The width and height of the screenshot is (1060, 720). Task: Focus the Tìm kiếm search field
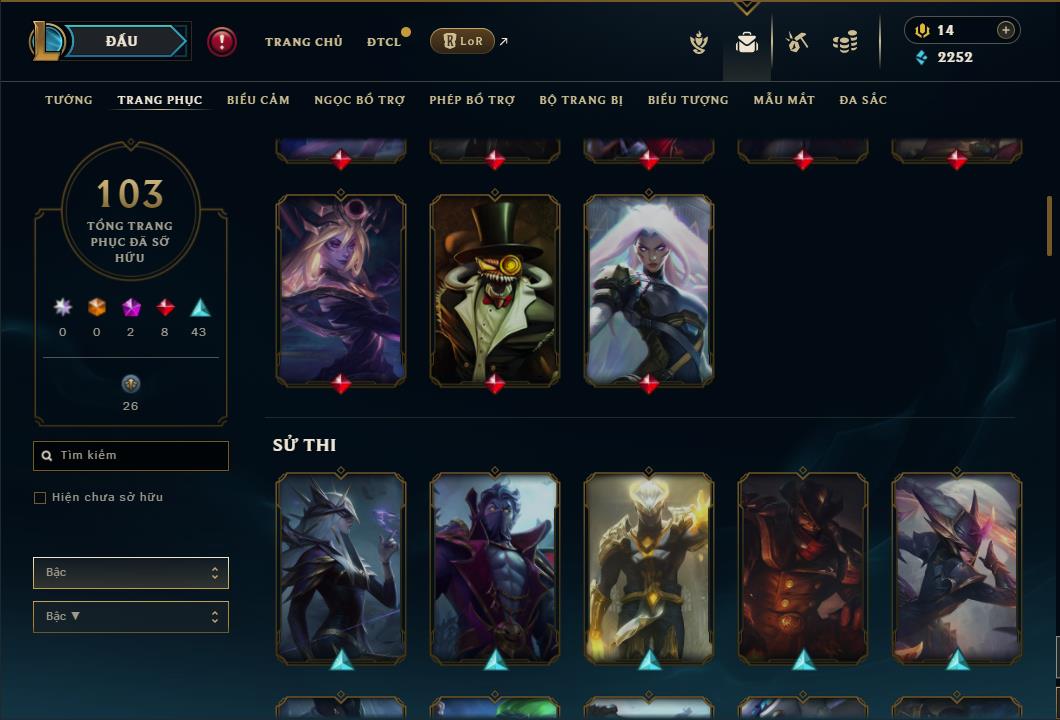131,456
